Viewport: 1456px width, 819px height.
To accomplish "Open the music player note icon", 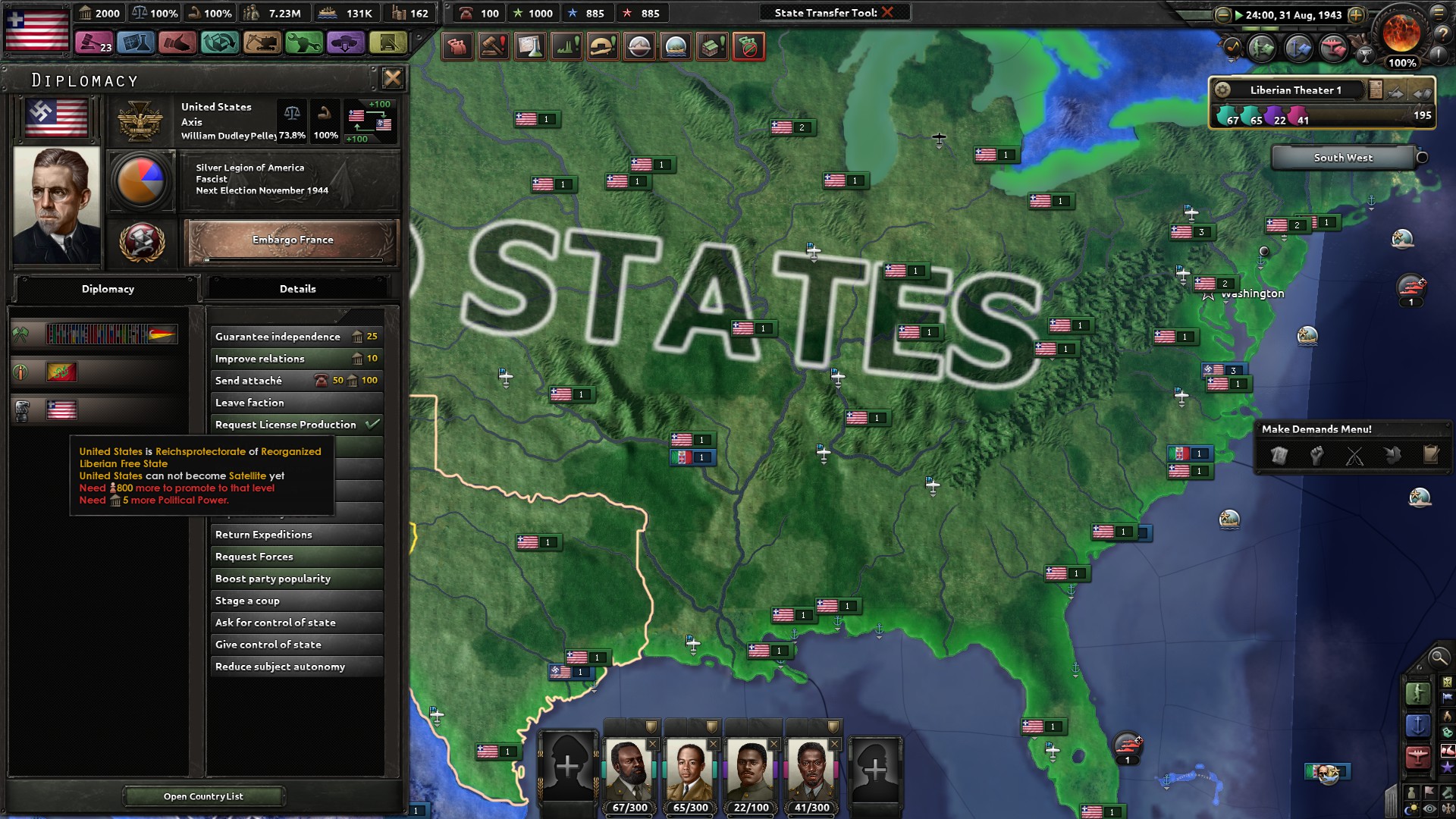I will coord(1232,47).
